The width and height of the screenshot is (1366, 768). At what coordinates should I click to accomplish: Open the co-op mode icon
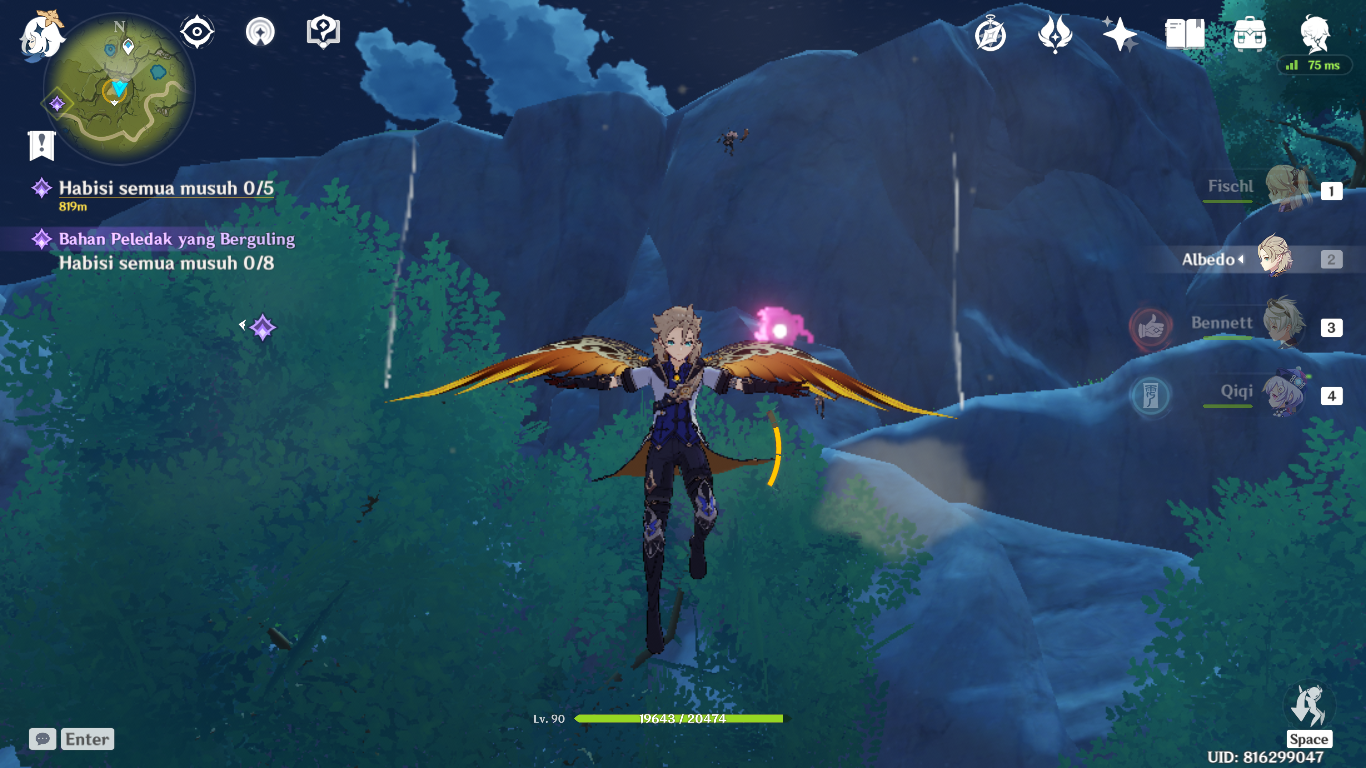260,32
